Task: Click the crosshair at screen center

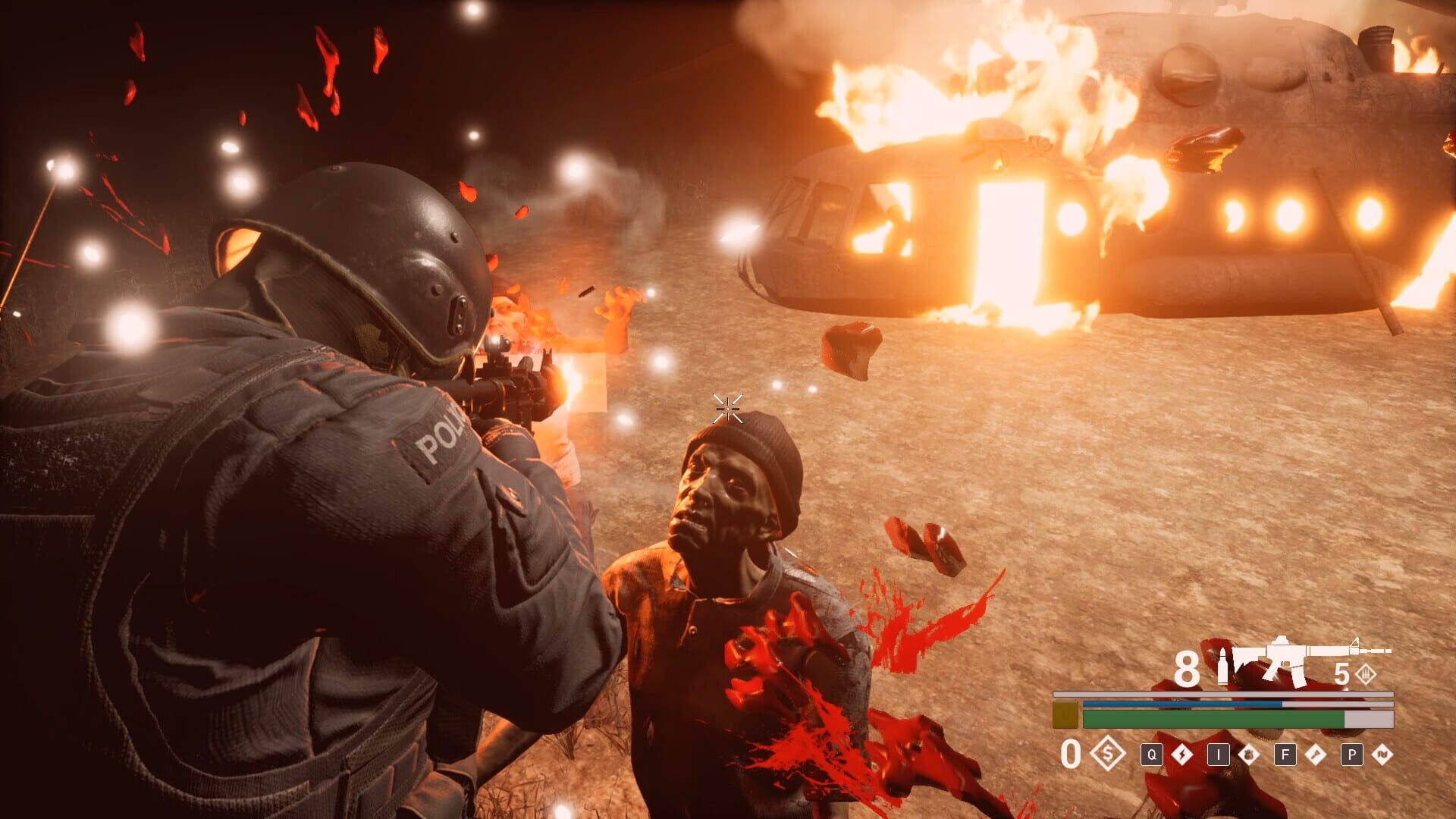Action: [726, 409]
